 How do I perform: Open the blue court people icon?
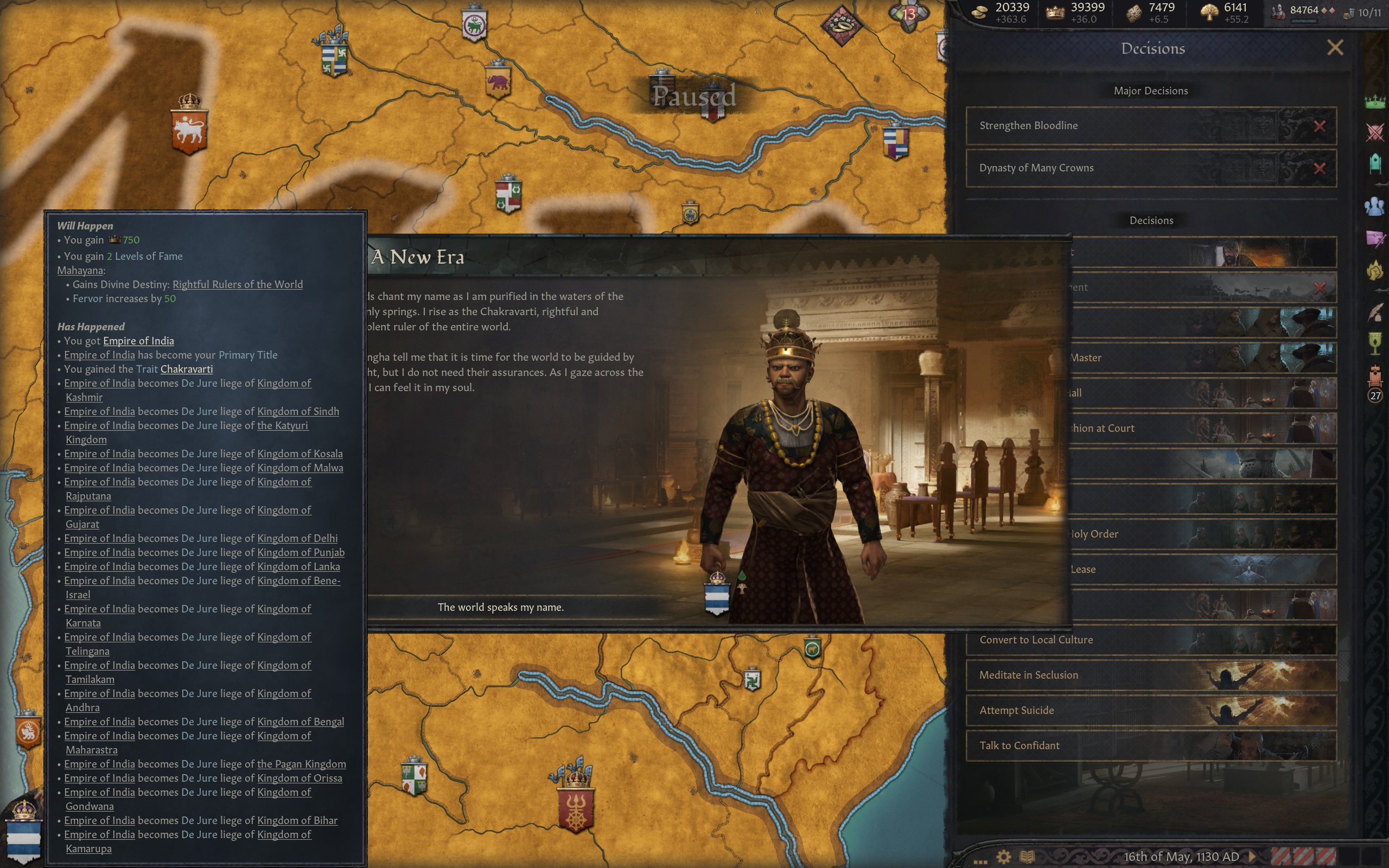1375,206
